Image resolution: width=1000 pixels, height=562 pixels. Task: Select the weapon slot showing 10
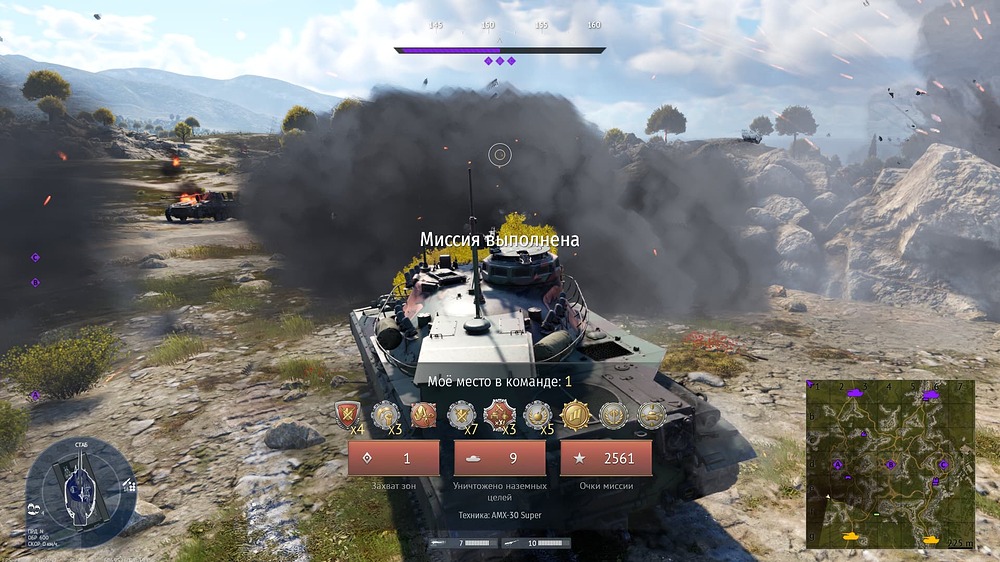(536, 543)
